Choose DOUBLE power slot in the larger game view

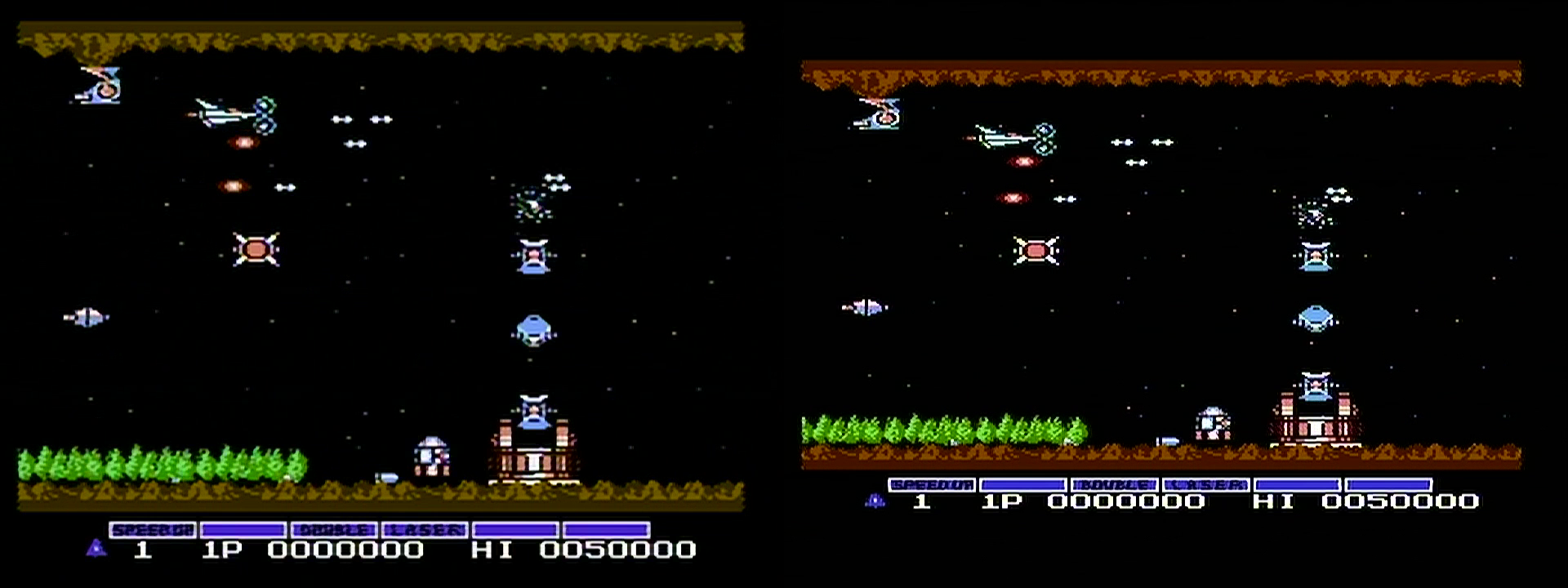334,530
